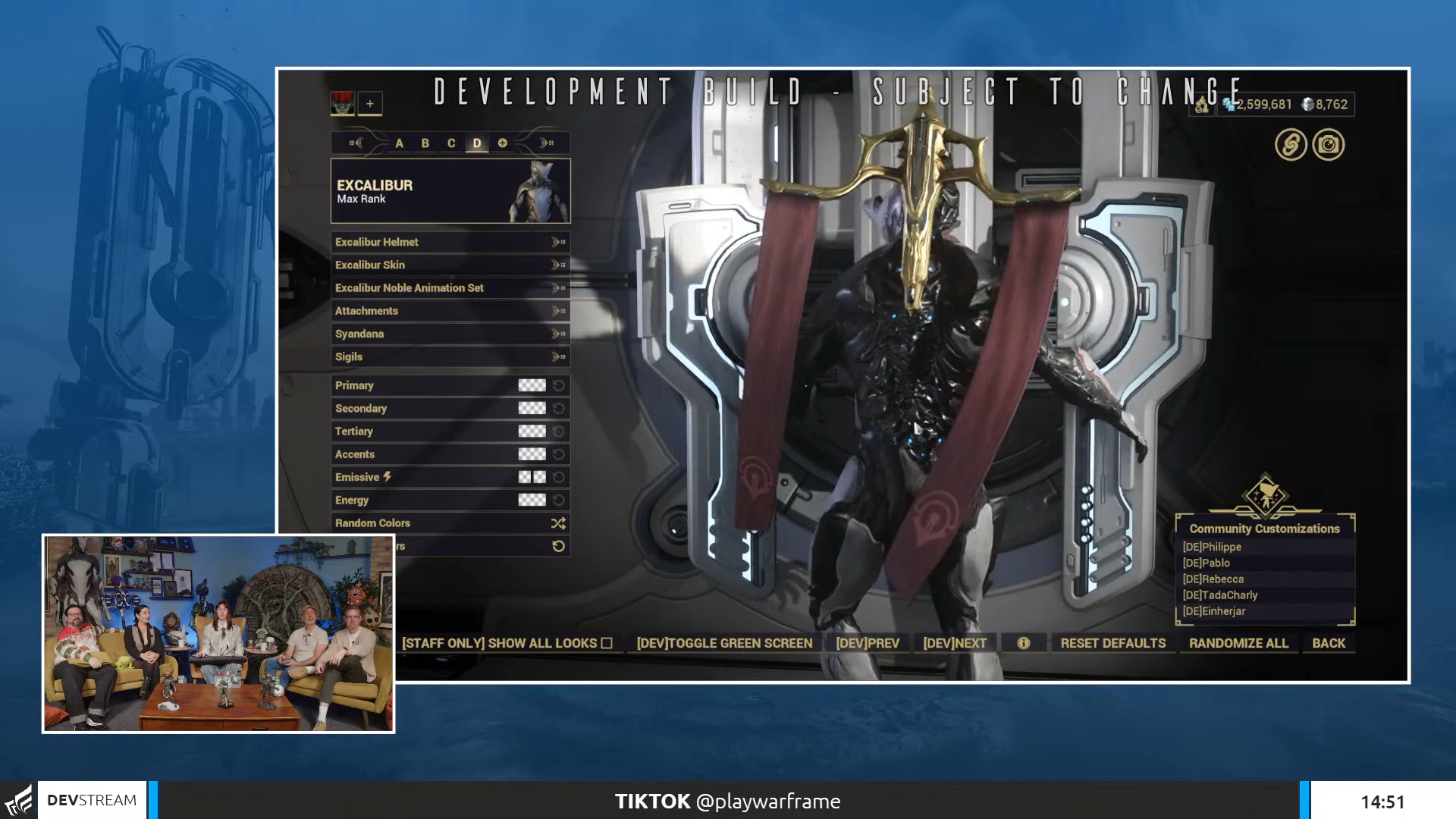This screenshot has height=819, width=1456.
Task: Click the reset icon beside Emissive colors
Action: (x=559, y=476)
